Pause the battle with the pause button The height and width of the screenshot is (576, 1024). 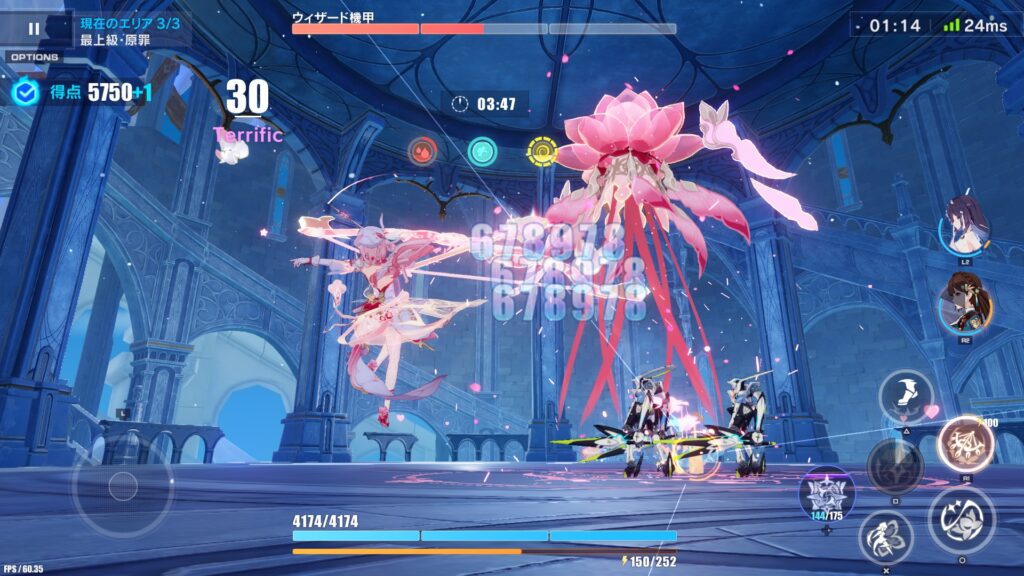34,28
